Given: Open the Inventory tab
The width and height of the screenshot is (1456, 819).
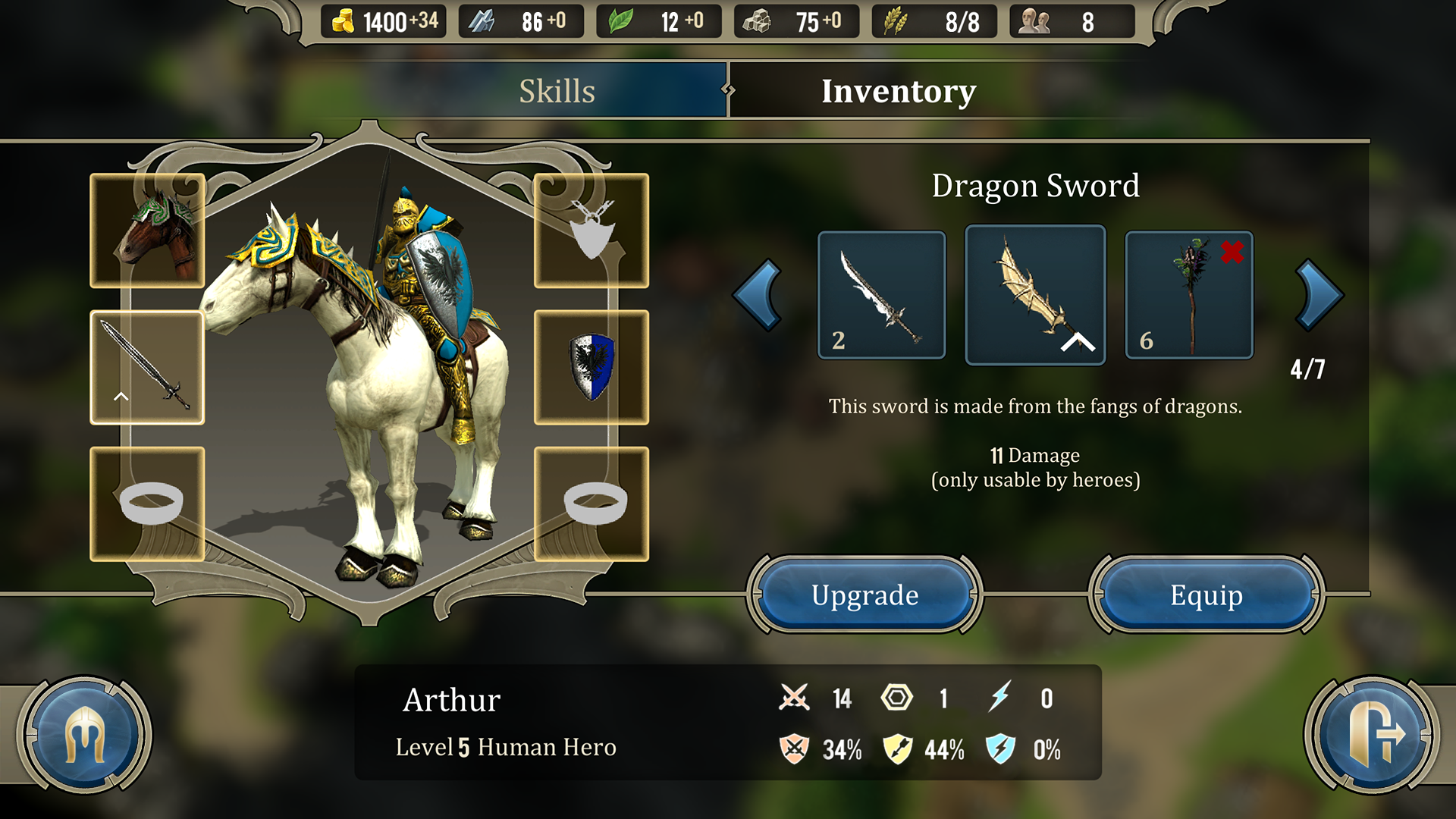Looking at the screenshot, I should (x=899, y=91).
